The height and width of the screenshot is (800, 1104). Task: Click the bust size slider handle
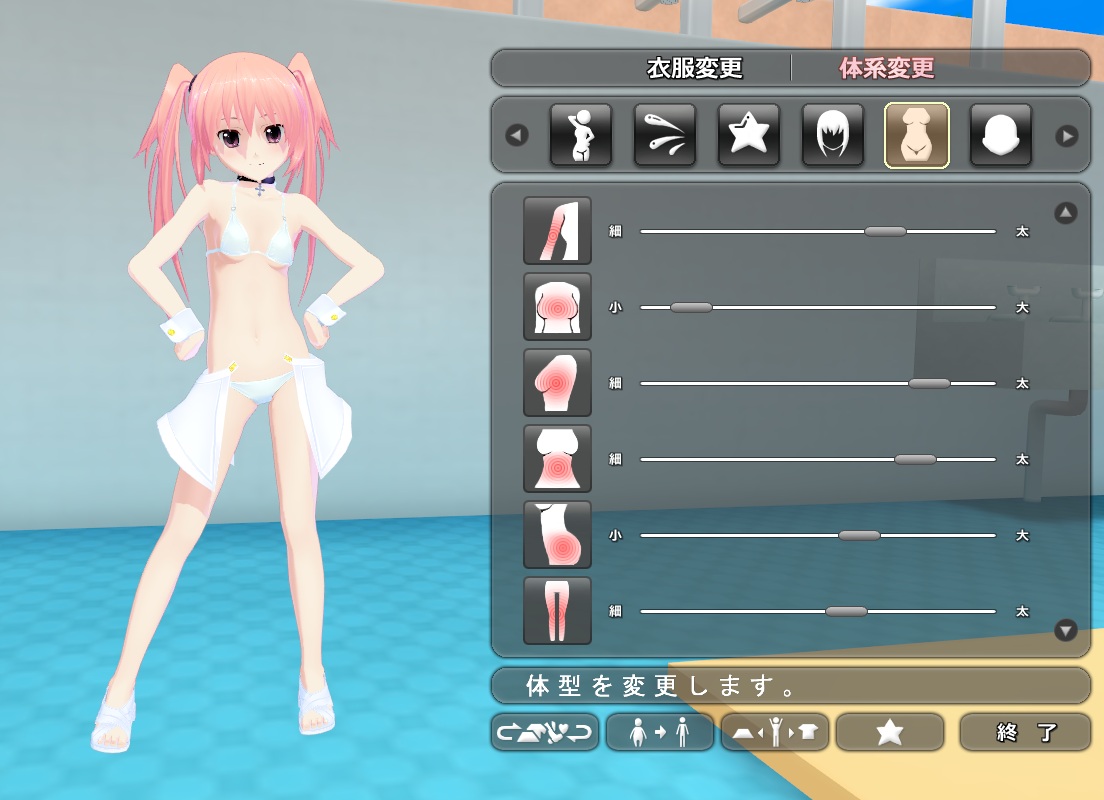pyautogui.click(x=691, y=307)
